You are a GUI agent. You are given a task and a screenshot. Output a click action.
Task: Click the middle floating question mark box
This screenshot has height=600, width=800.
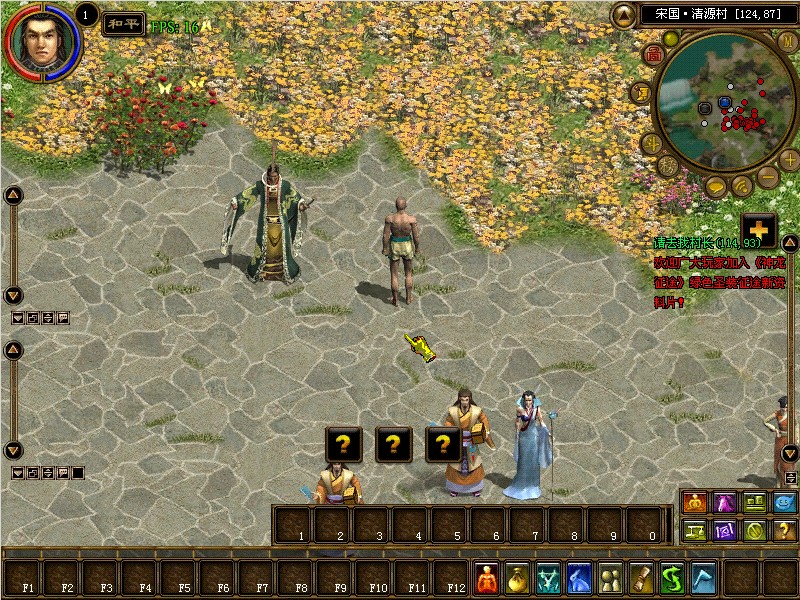point(394,444)
